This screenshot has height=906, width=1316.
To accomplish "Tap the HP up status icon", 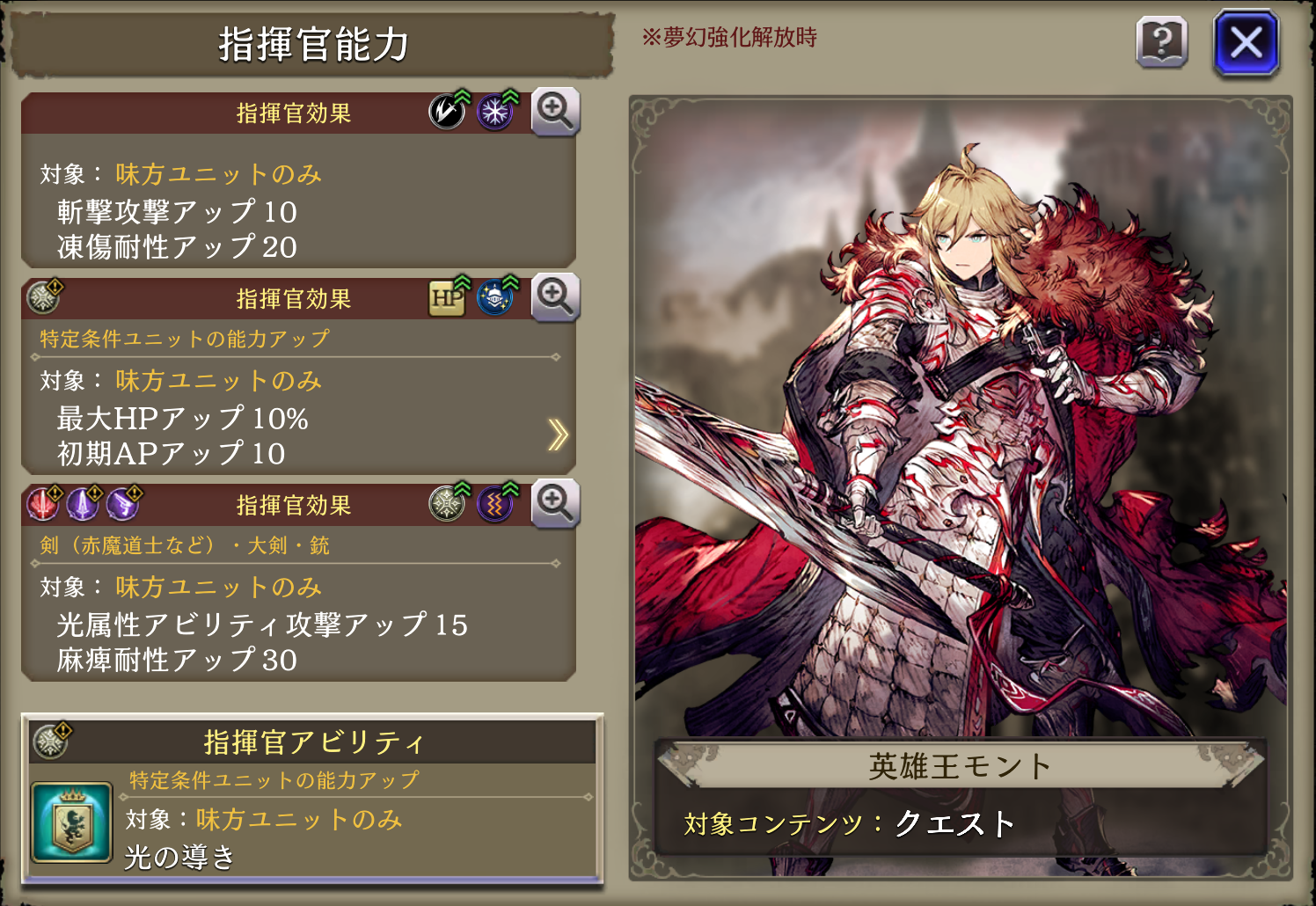I will (x=448, y=297).
